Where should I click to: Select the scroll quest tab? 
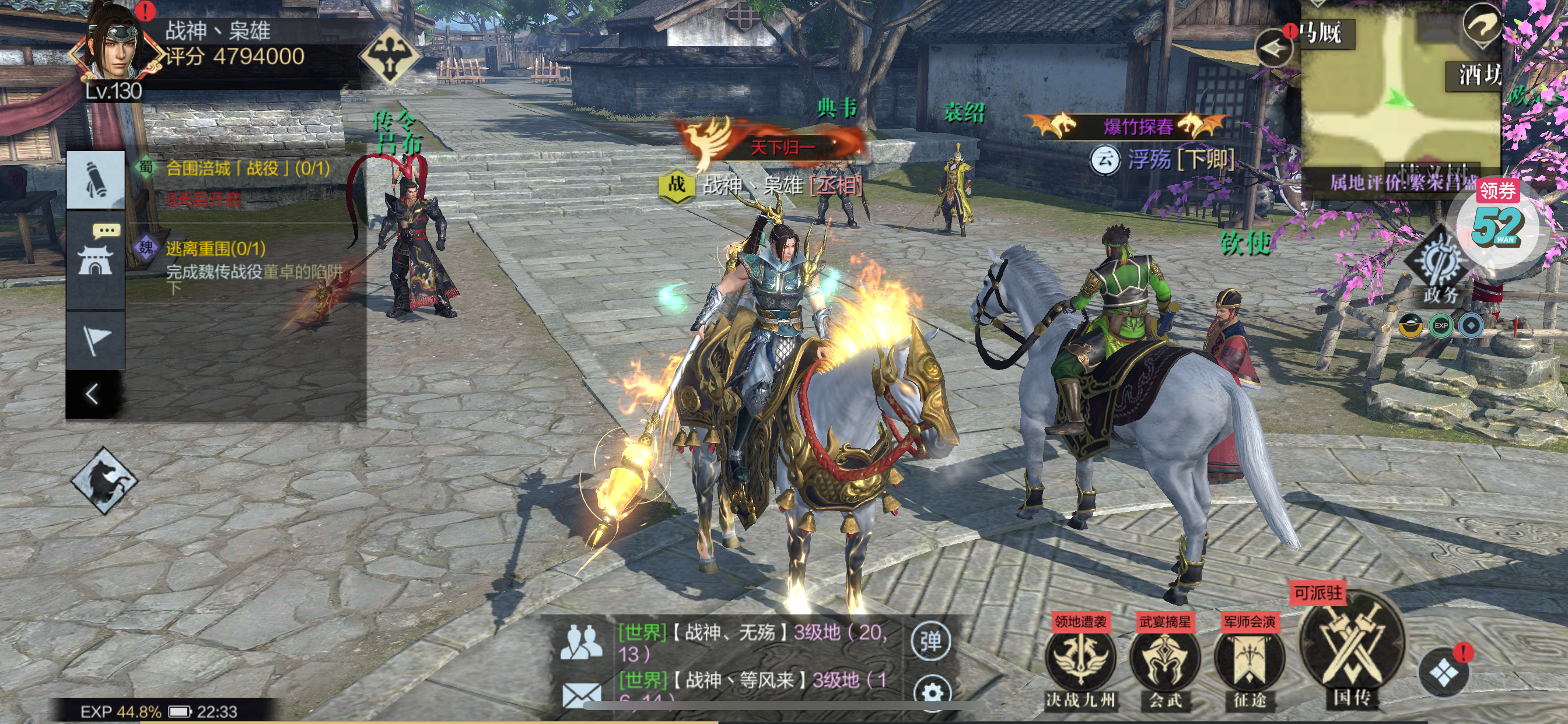[x=96, y=180]
